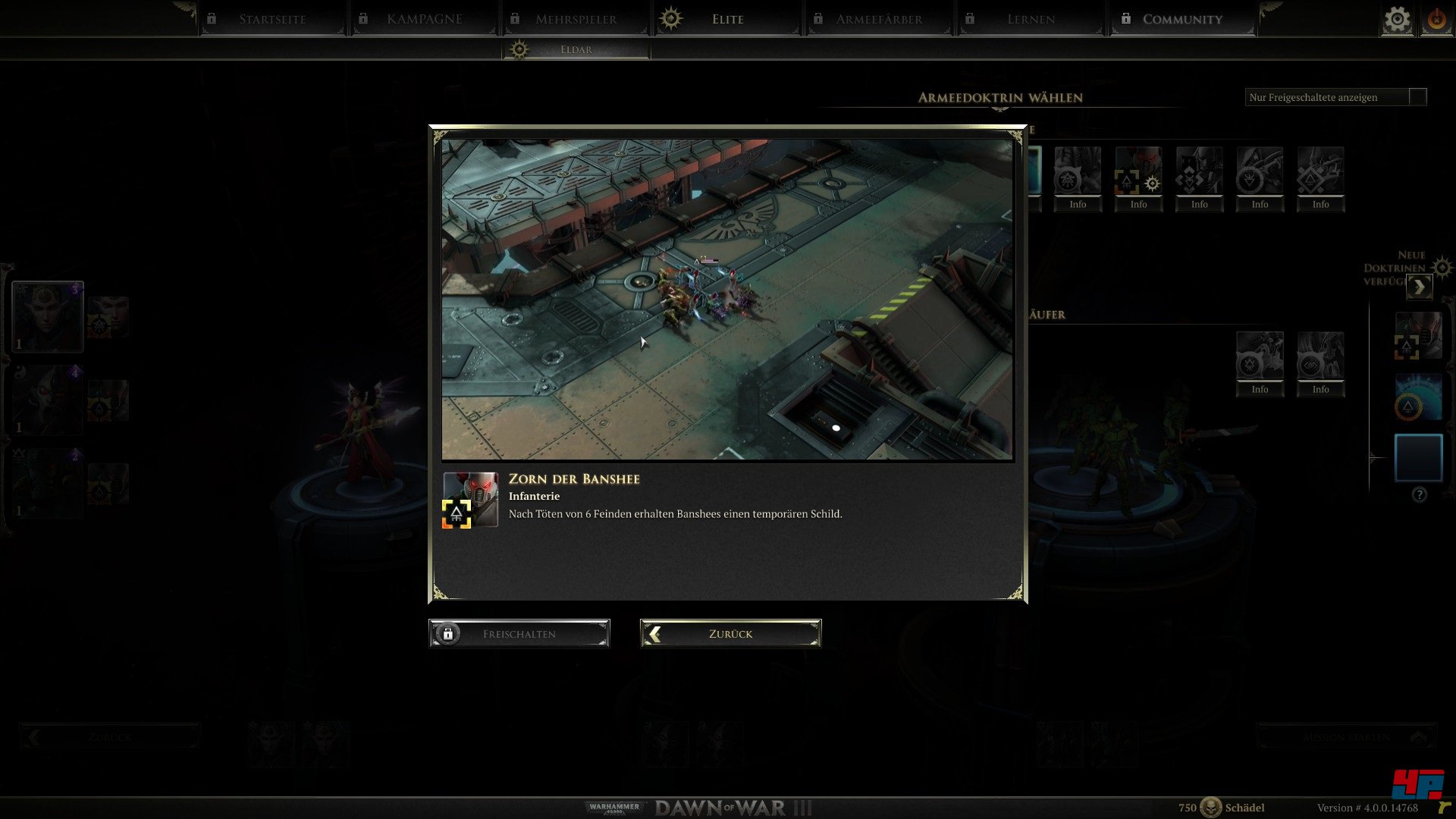1456x819 pixels.
Task: Play the Zorn der Banshee preview video
Action: pos(727,299)
